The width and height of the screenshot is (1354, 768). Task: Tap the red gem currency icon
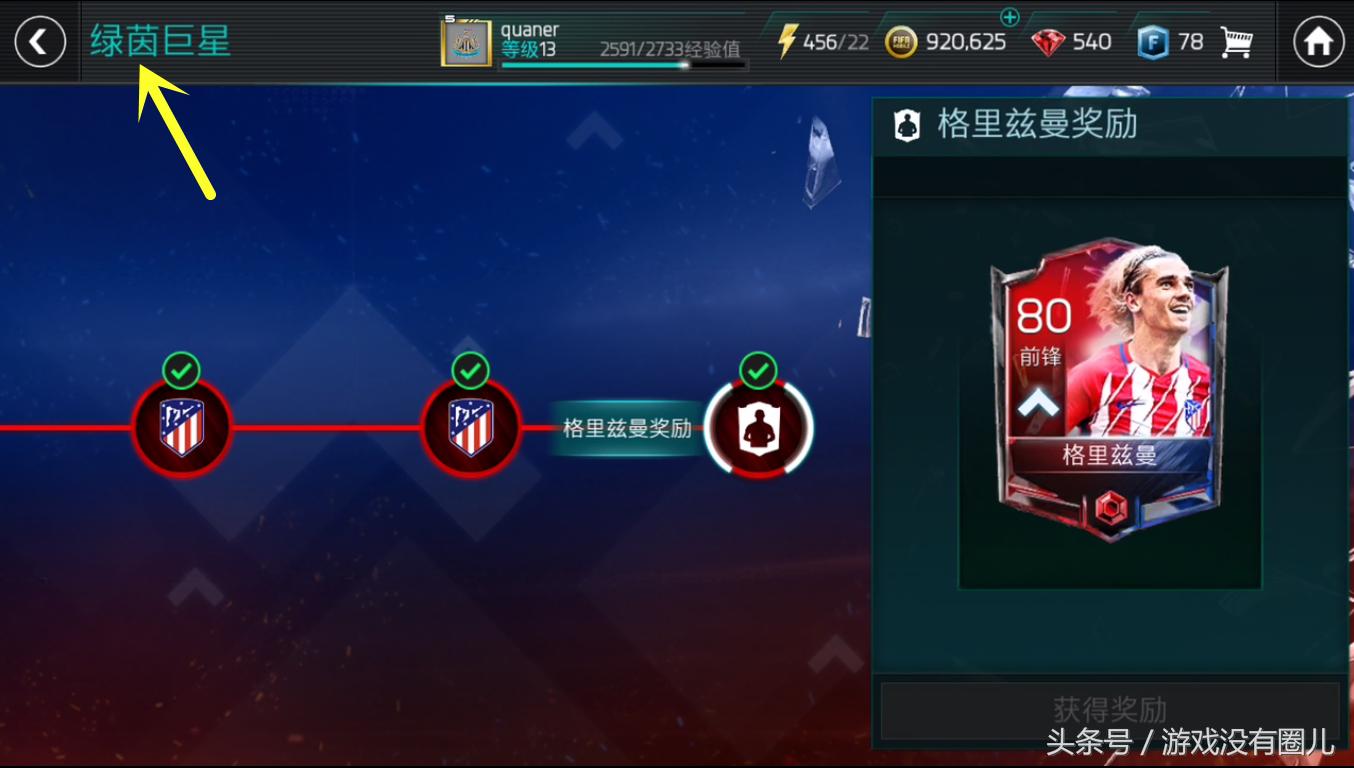pyautogui.click(x=1049, y=42)
